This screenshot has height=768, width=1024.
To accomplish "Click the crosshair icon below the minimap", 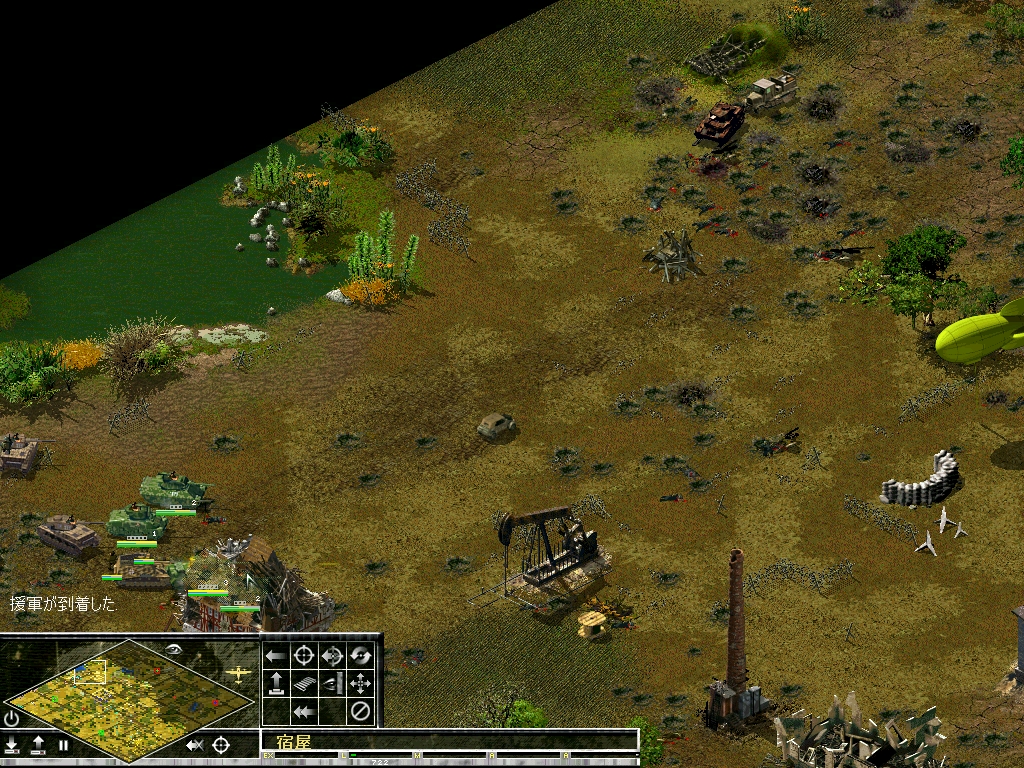I will (221, 745).
